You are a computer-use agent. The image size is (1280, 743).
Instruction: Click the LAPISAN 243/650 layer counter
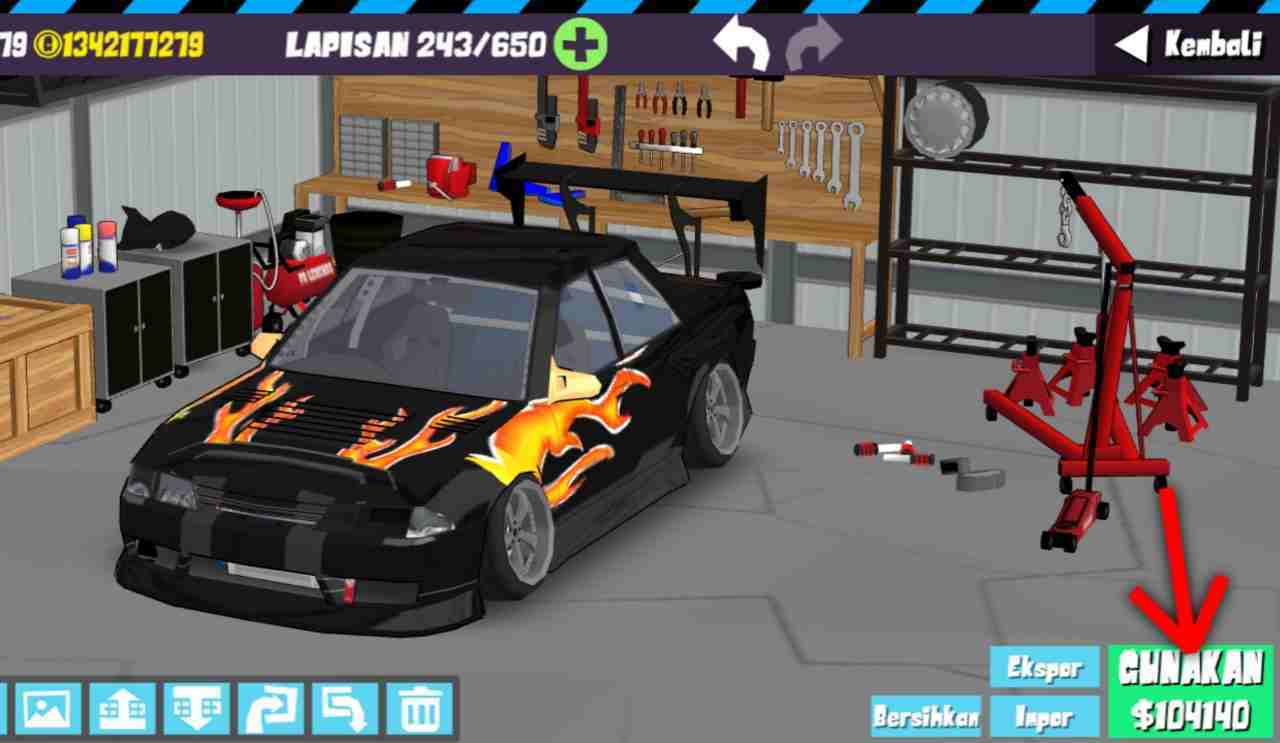coord(413,44)
